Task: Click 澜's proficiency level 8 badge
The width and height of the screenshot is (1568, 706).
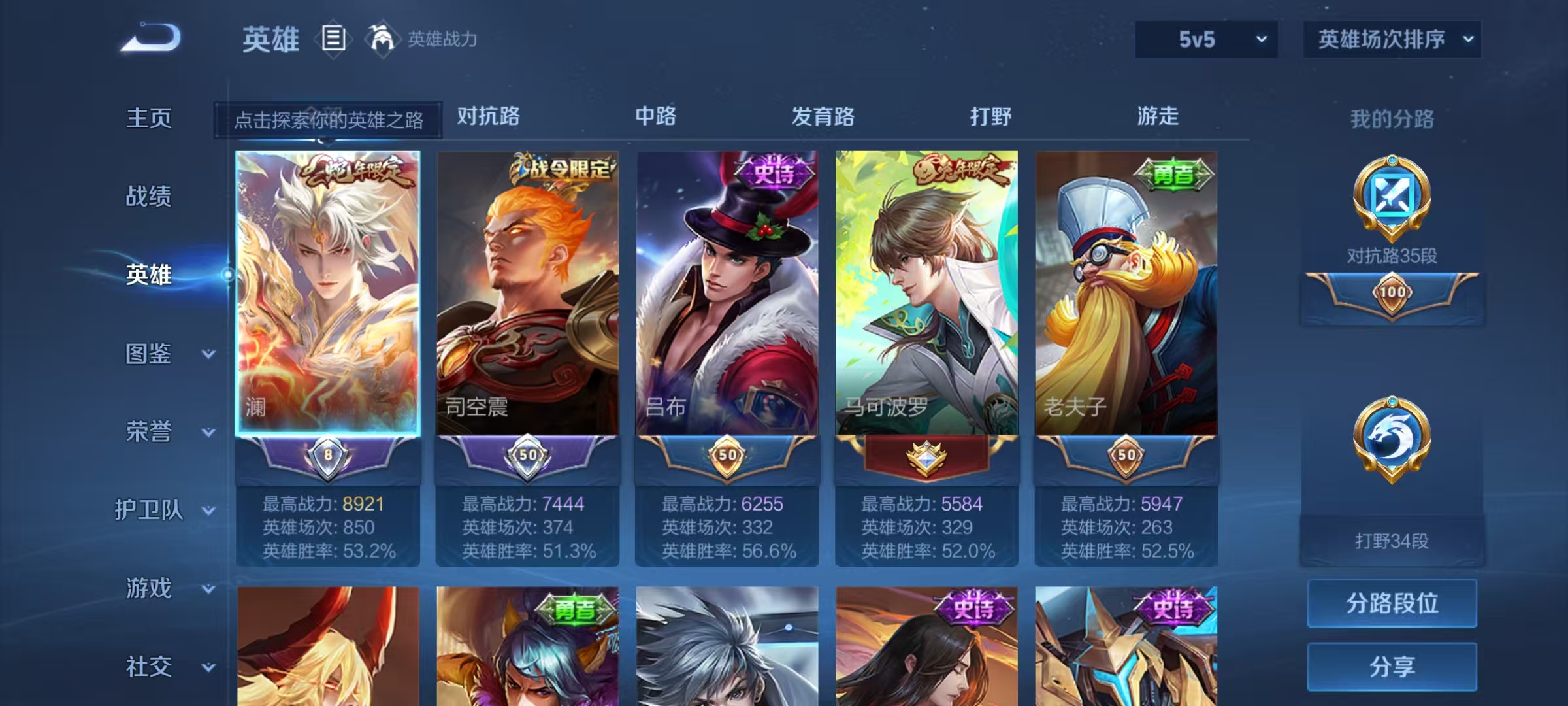Action: pyautogui.click(x=329, y=452)
